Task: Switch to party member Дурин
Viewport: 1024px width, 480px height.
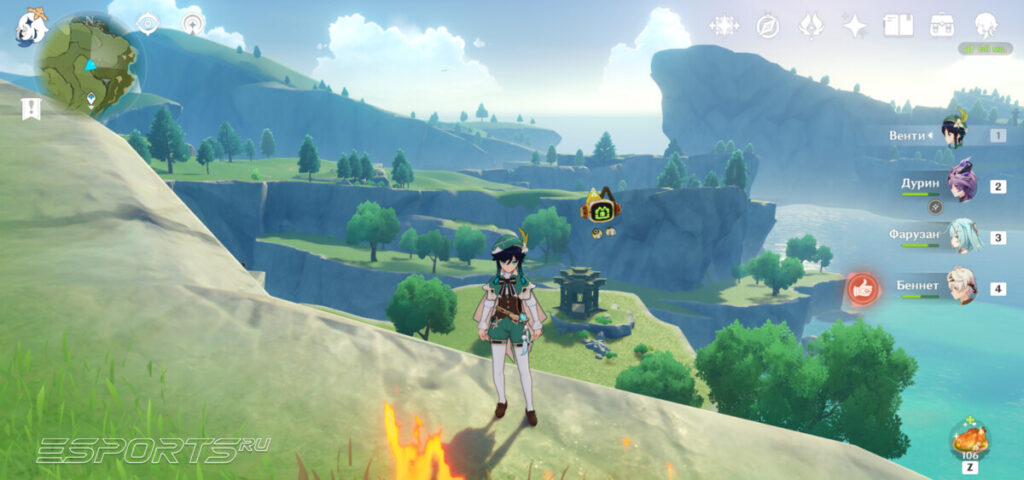Action: point(960,186)
